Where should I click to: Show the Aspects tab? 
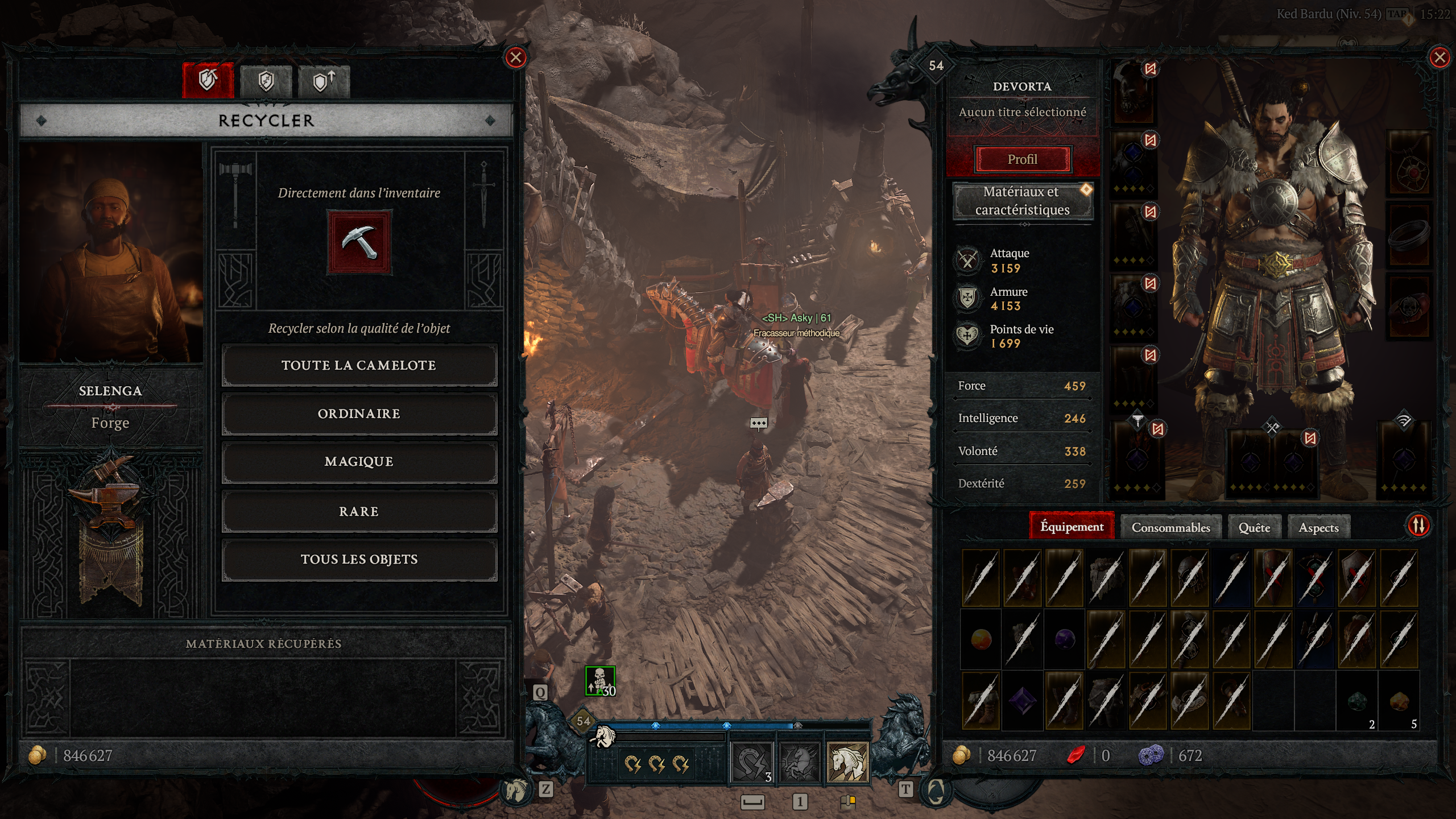(1318, 528)
